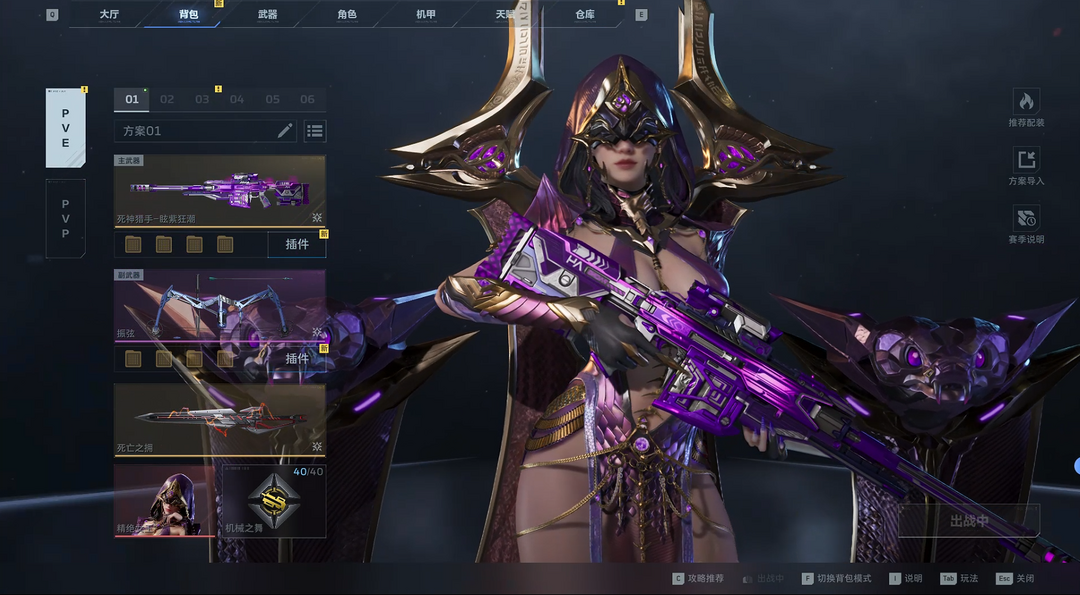Switch to the 武器 weapons tab
This screenshot has height=595, width=1080.
267,15
